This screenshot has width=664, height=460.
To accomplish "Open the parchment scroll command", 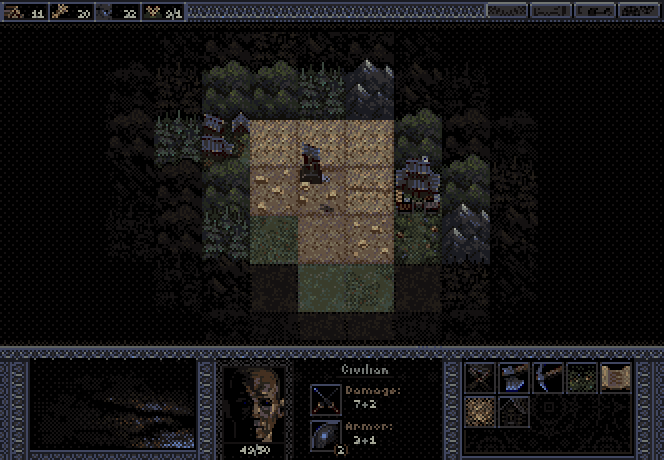I will (x=613, y=377).
